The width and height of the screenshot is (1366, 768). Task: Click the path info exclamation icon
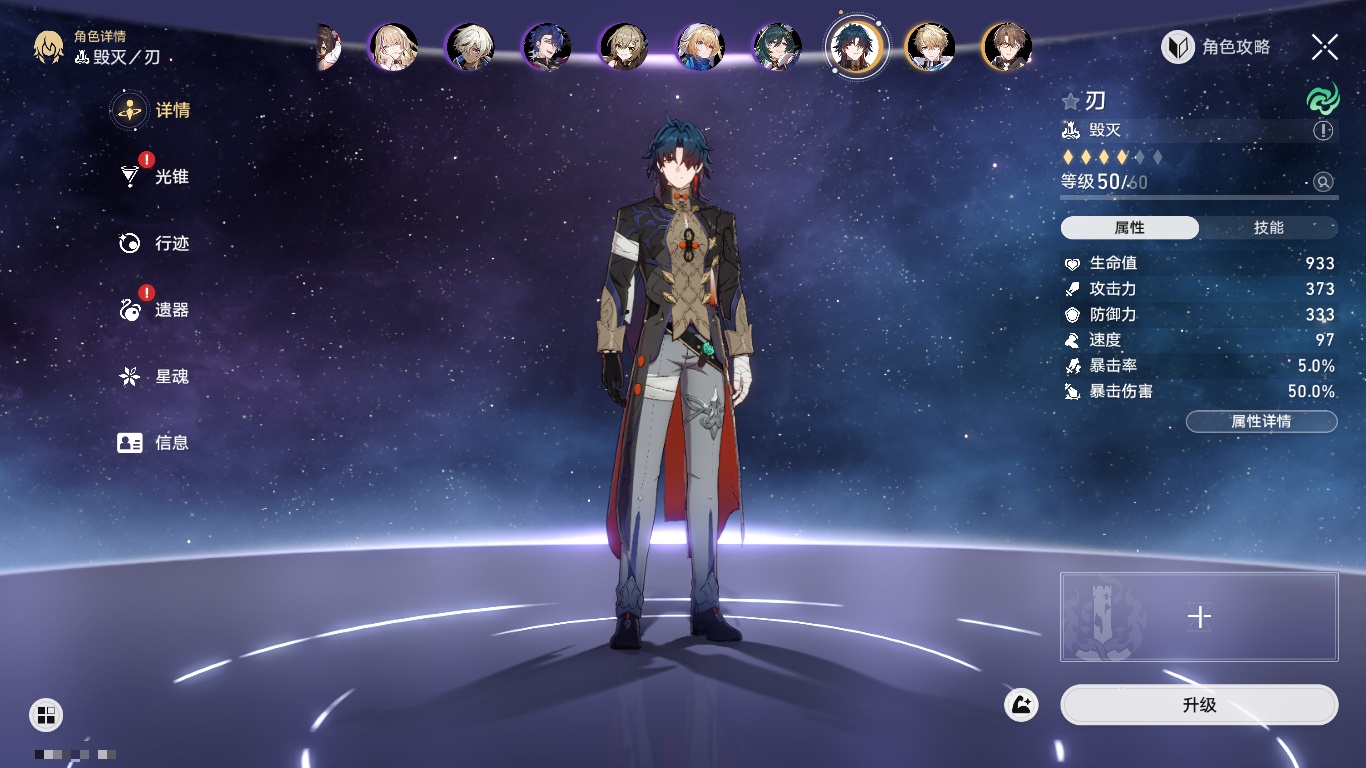(x=1323, y=131)
